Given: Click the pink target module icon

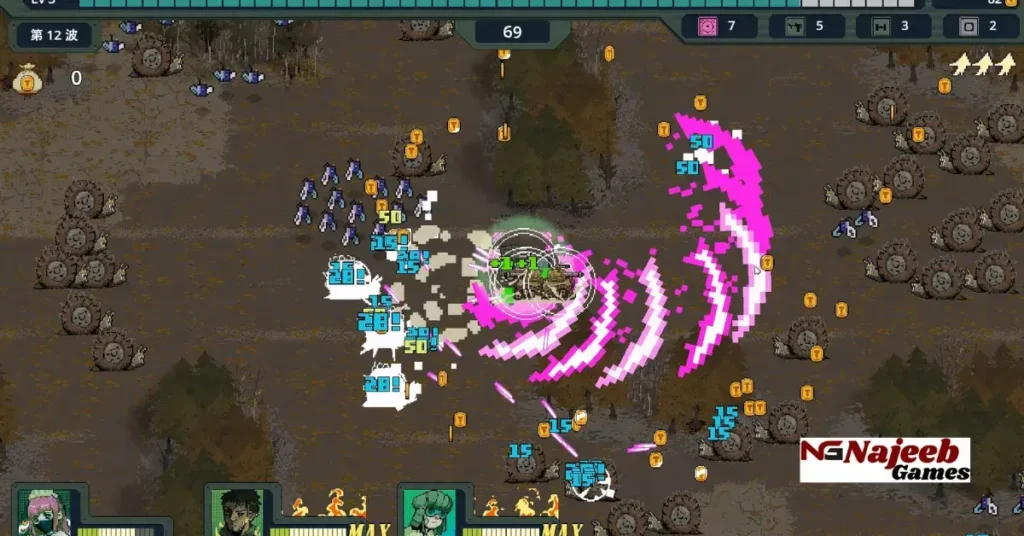Looking at the screenshot, I should pyautogui.click(x=708, y=26).
